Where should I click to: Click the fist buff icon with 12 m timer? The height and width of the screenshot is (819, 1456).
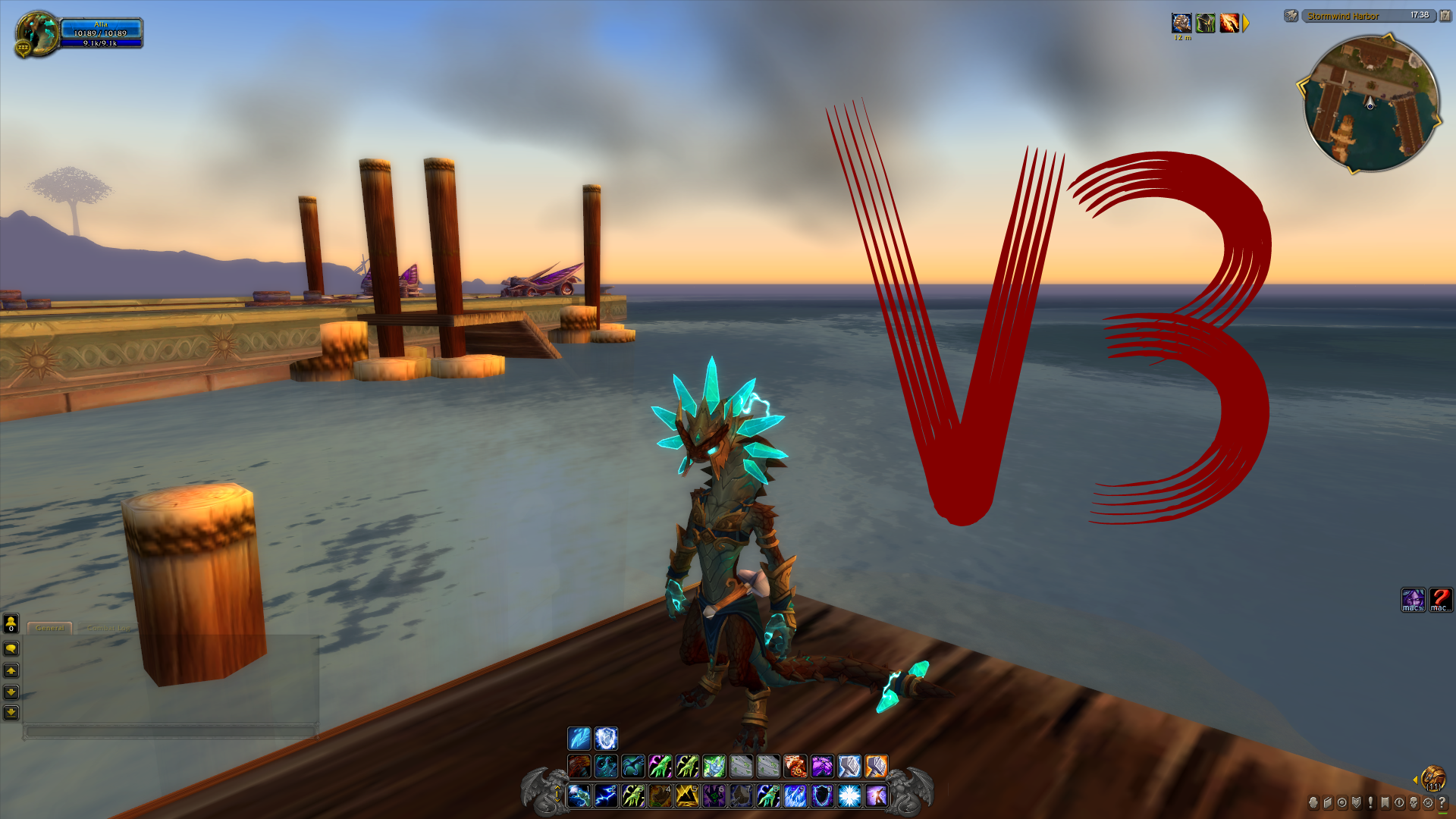(x=1181, y=23)
